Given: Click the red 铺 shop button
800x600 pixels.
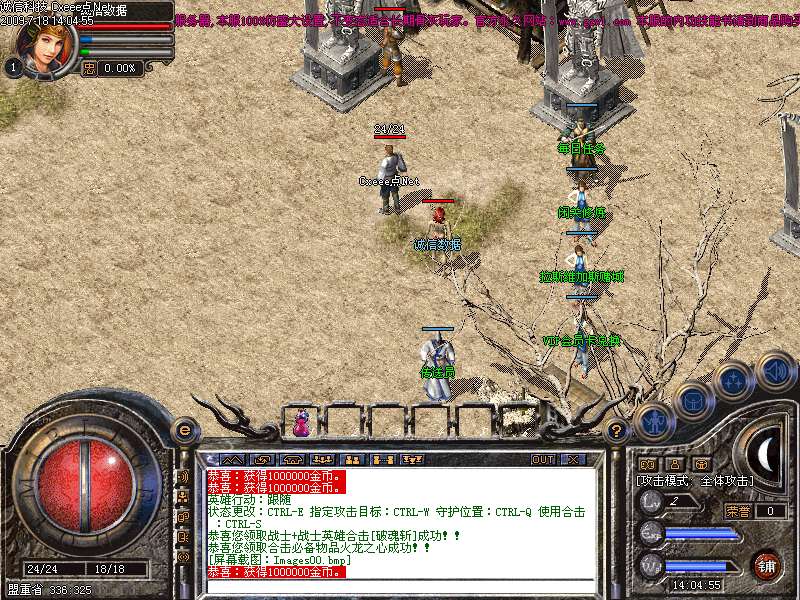Looking at the screenshot, I should 767,564.
